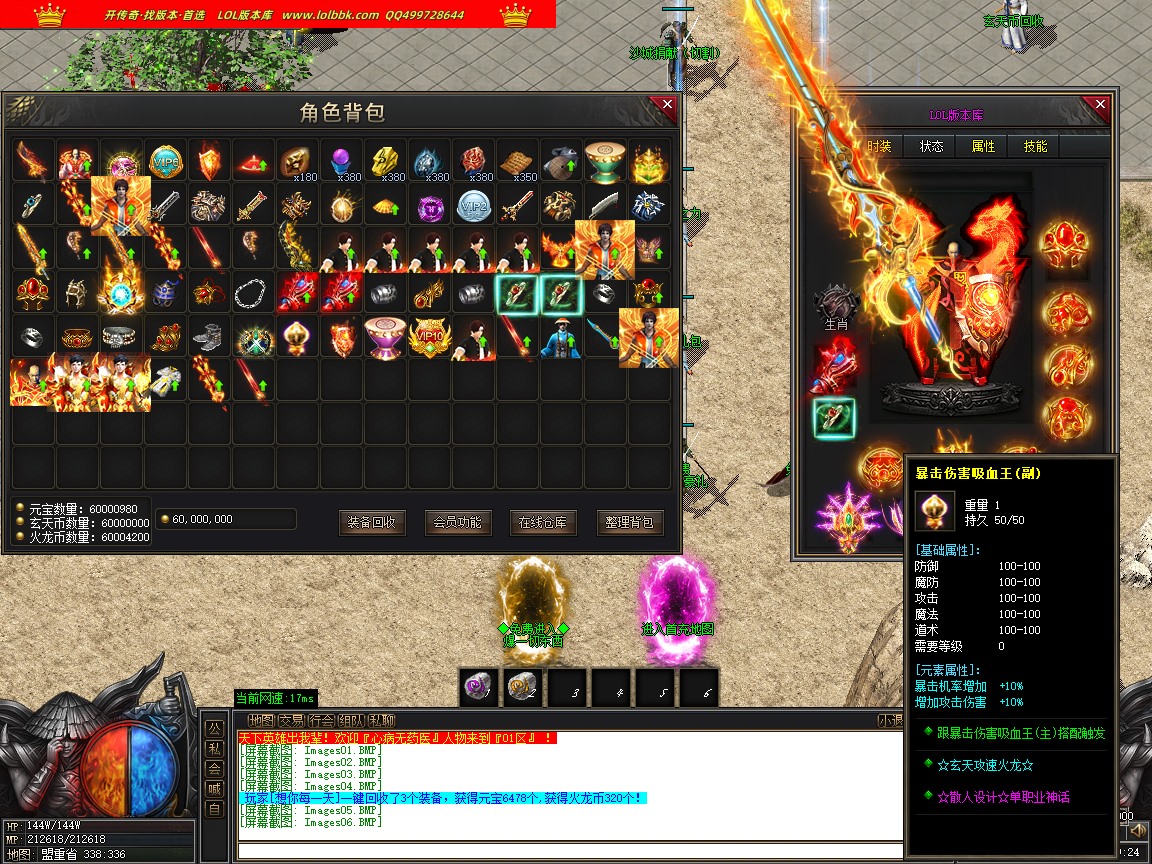Click the 装备回收 equipment recycle button
1152x864 pixels.
372,522
